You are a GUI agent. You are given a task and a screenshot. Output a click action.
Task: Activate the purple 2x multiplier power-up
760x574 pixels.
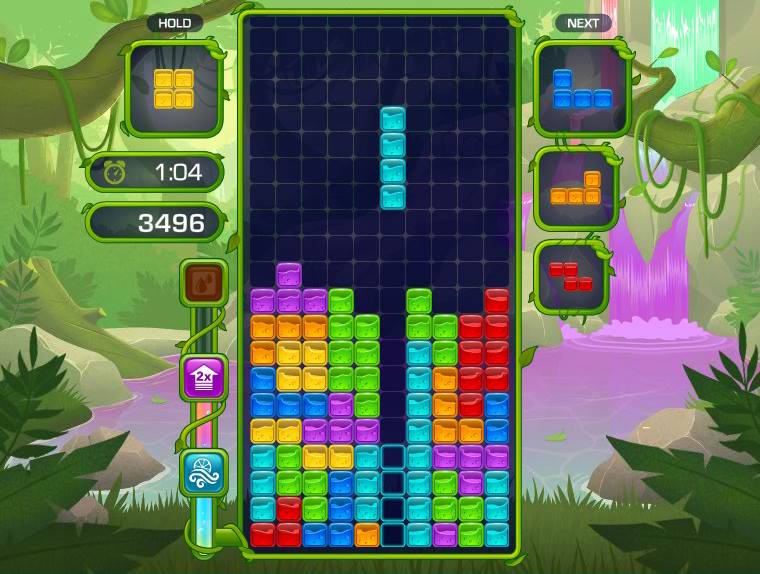tap(203, 378)
